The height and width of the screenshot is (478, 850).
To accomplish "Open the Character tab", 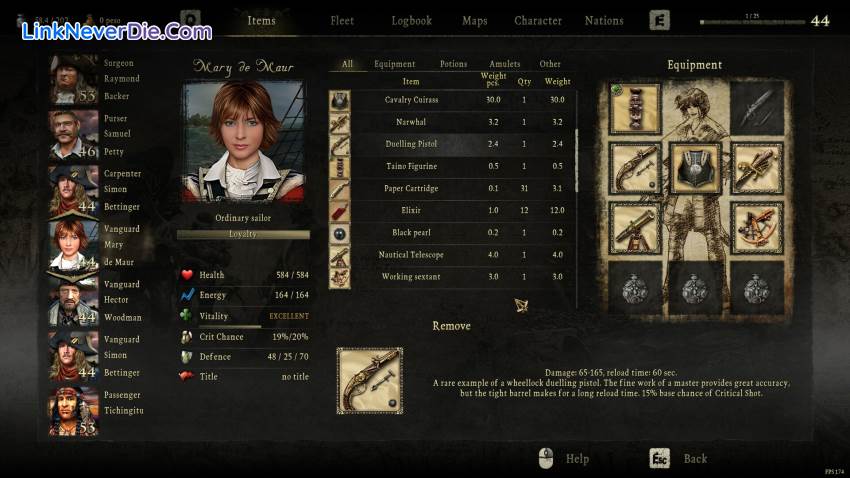I will coord(538,20).
